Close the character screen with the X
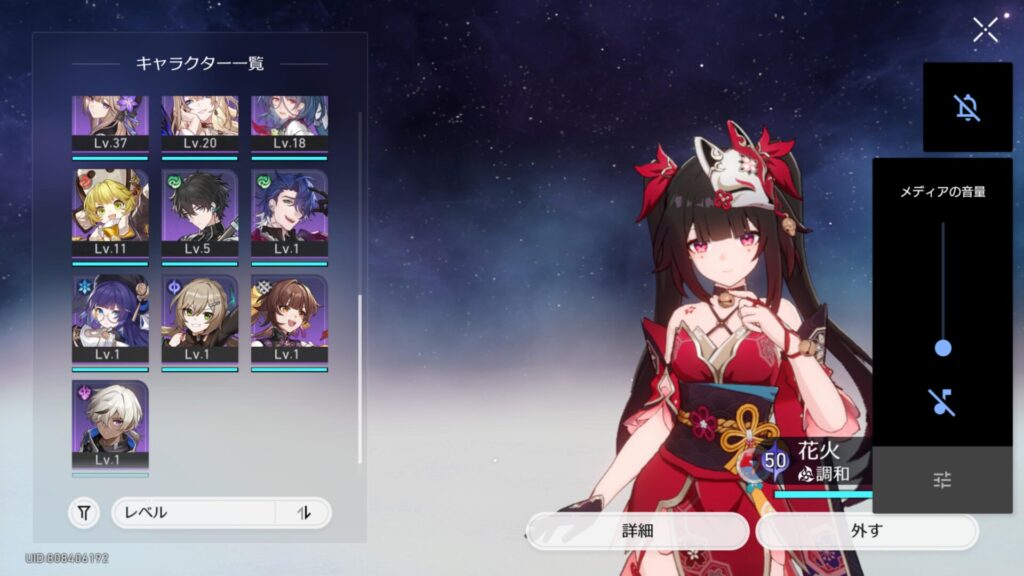The height and width of the screenshot is (576, 1024). pyautogui.click(x=985, y=30)
